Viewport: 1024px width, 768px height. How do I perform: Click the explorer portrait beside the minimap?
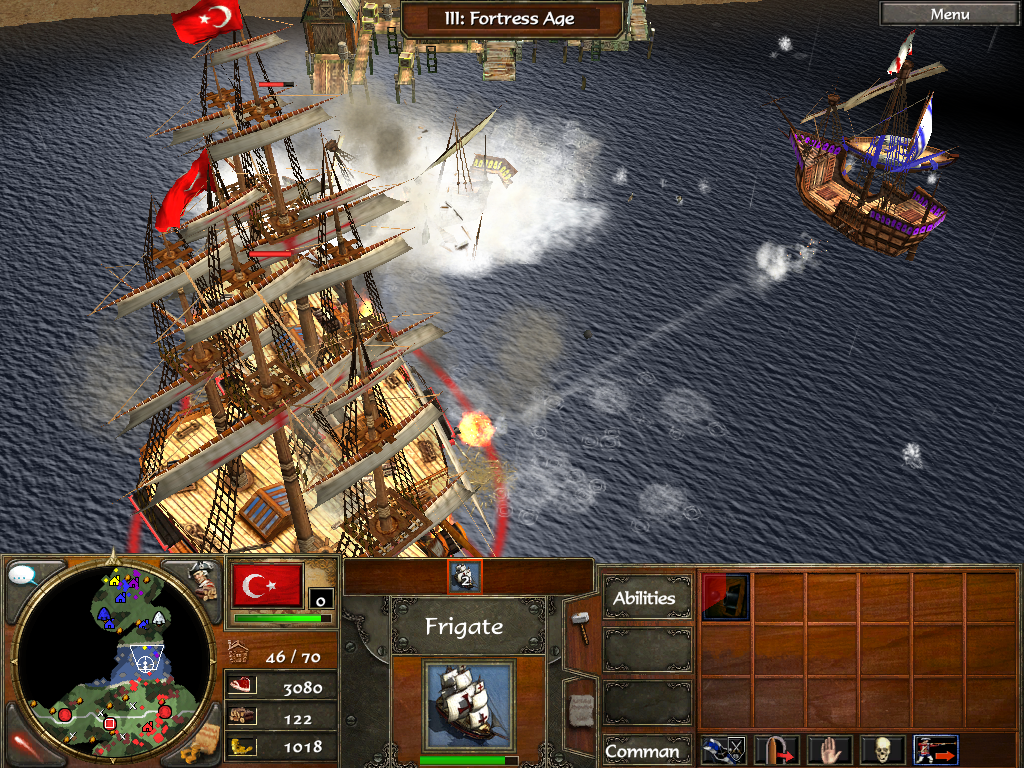[x=202, y=580]
